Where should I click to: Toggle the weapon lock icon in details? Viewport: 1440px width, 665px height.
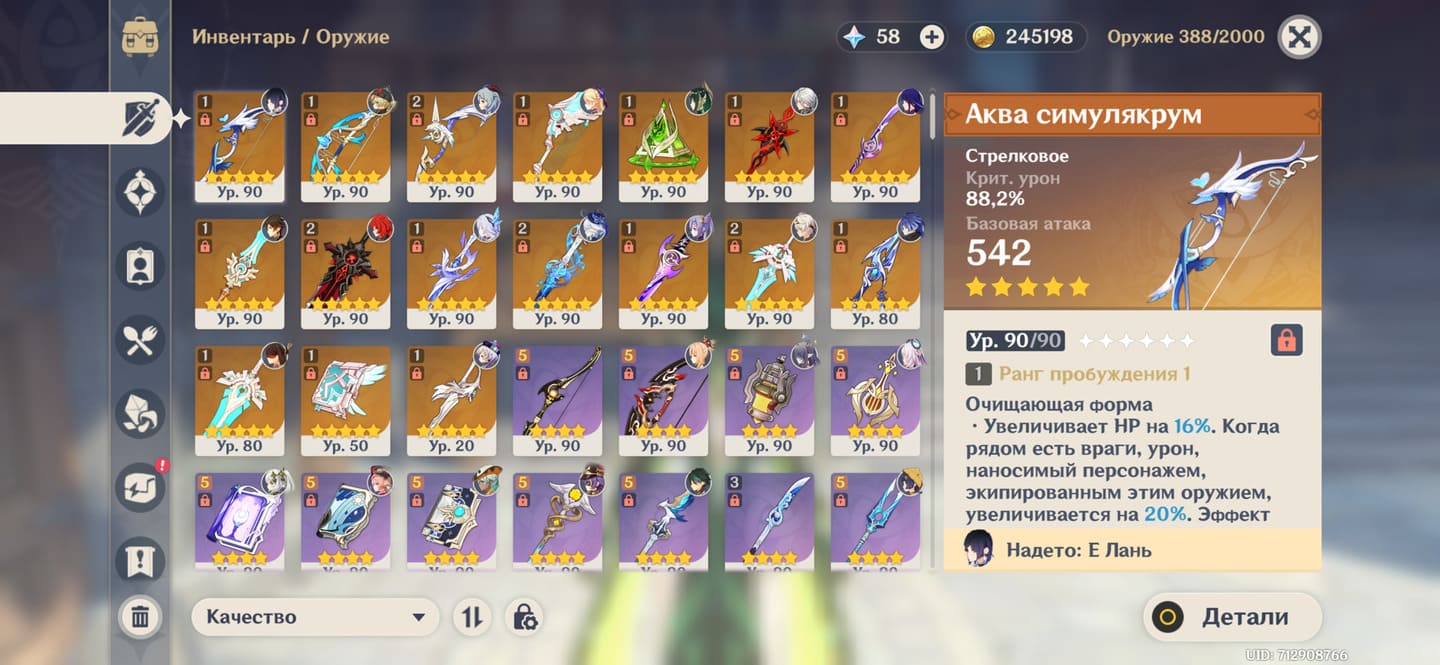(1287, 341)
